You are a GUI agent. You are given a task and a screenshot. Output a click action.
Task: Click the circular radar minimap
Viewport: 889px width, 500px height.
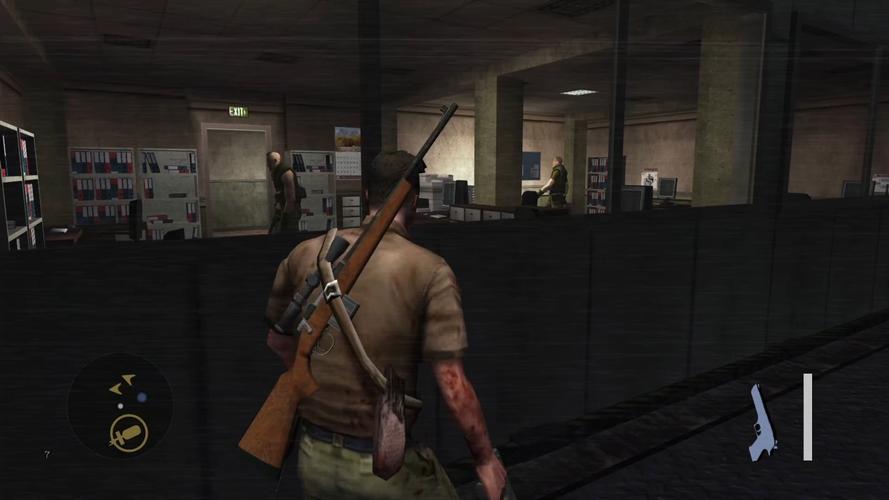119,406
